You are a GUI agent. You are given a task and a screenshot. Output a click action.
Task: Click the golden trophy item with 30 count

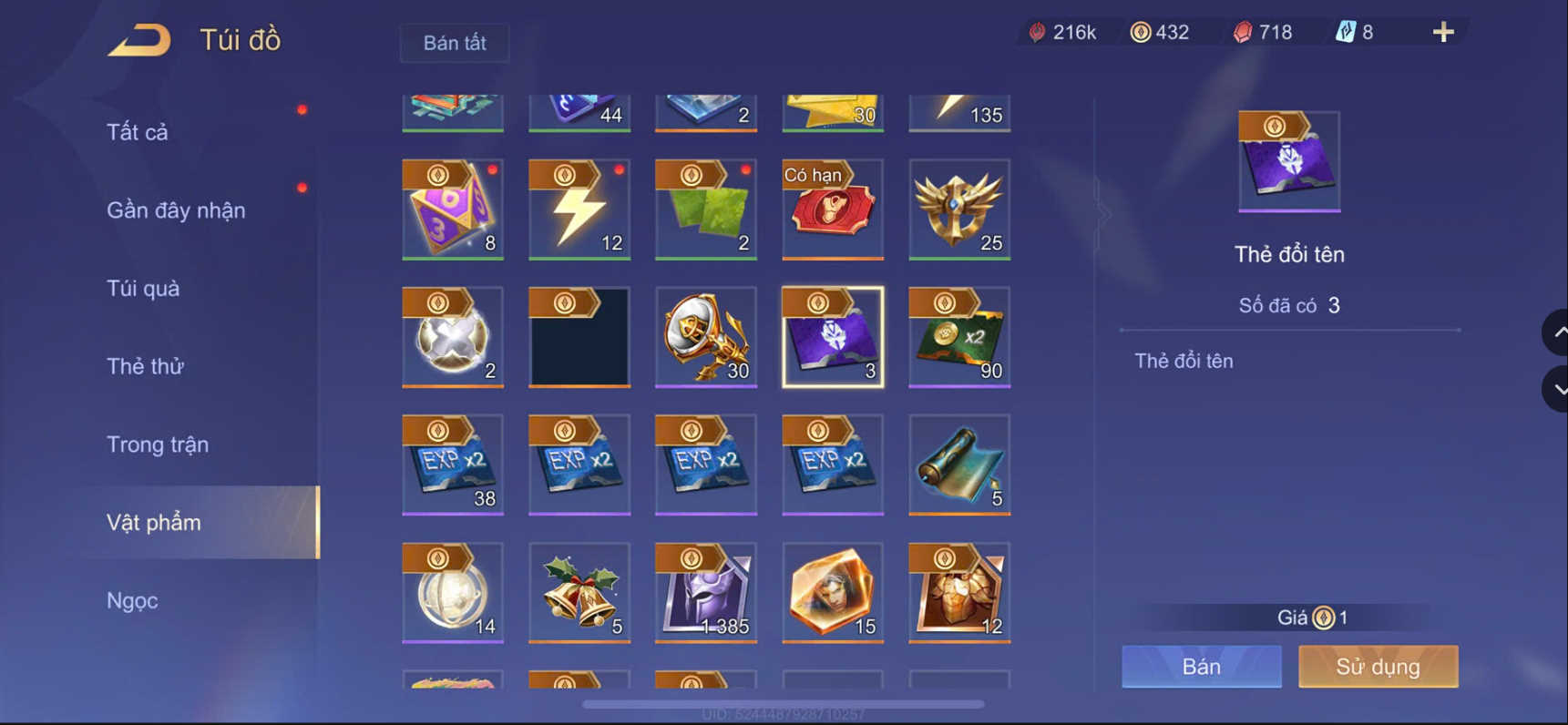point(705,337)
